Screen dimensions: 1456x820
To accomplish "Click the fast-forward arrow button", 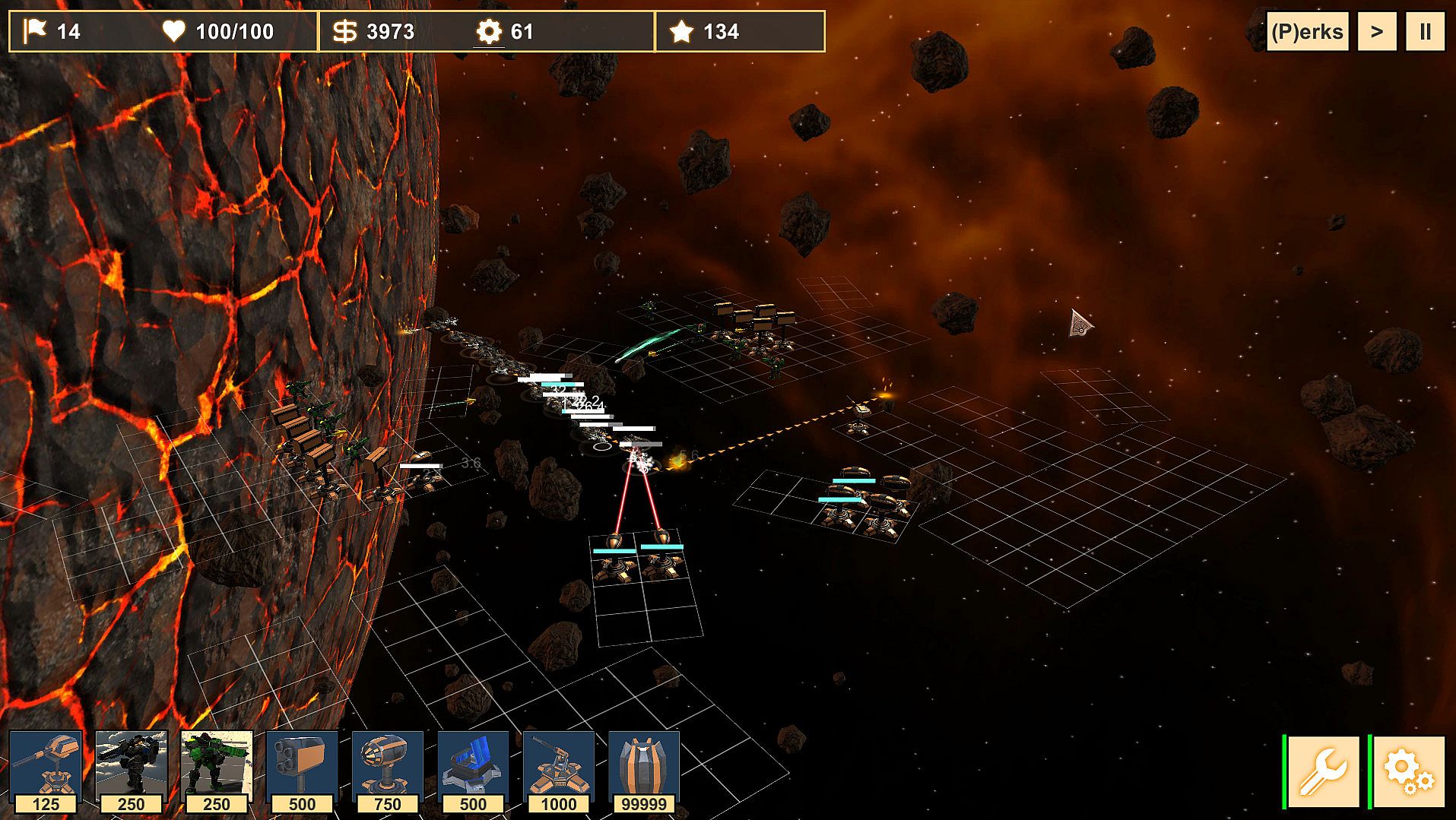I will pos(1376,32).
